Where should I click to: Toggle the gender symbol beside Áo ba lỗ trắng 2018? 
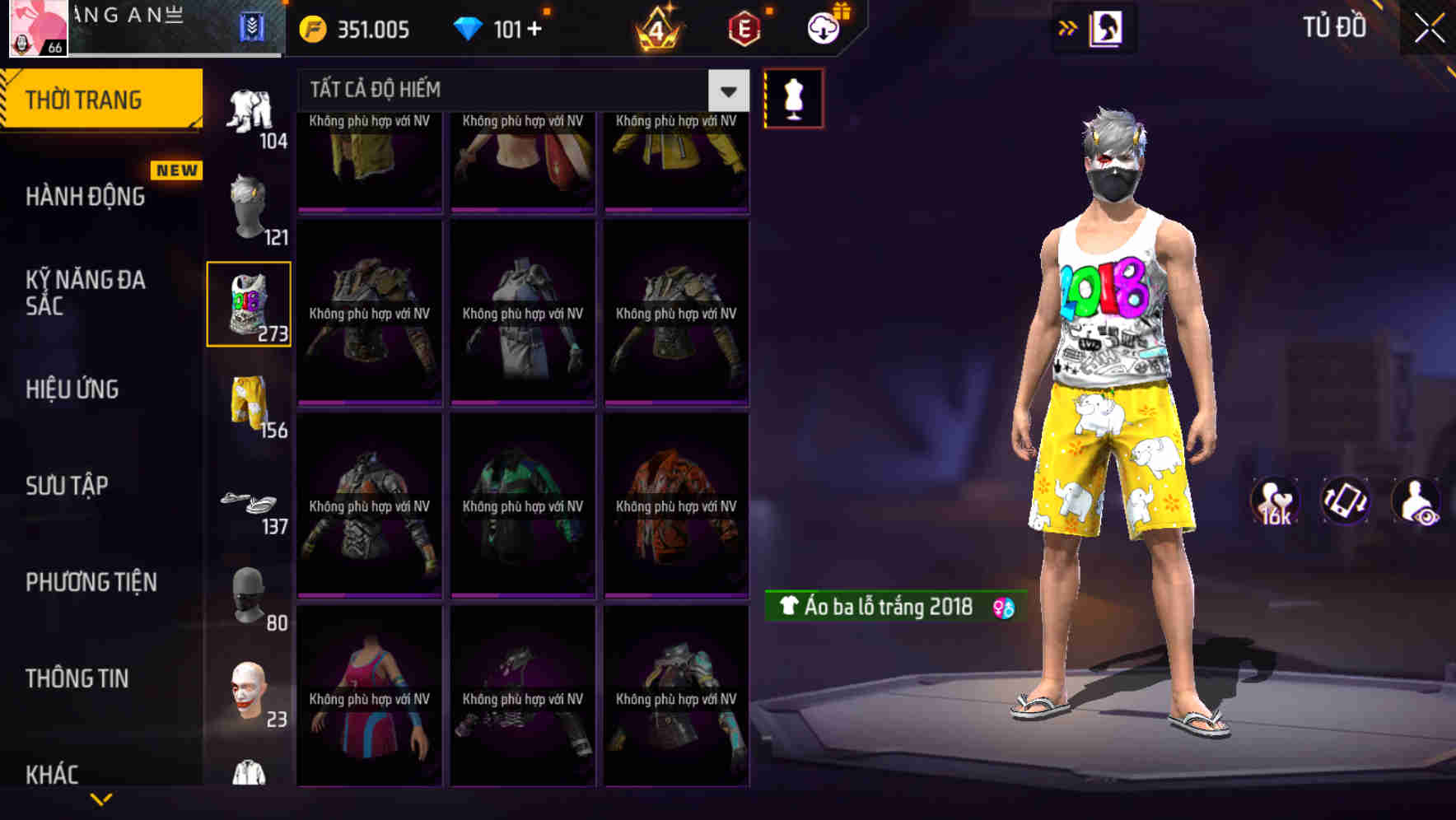tap(1004, 606)
